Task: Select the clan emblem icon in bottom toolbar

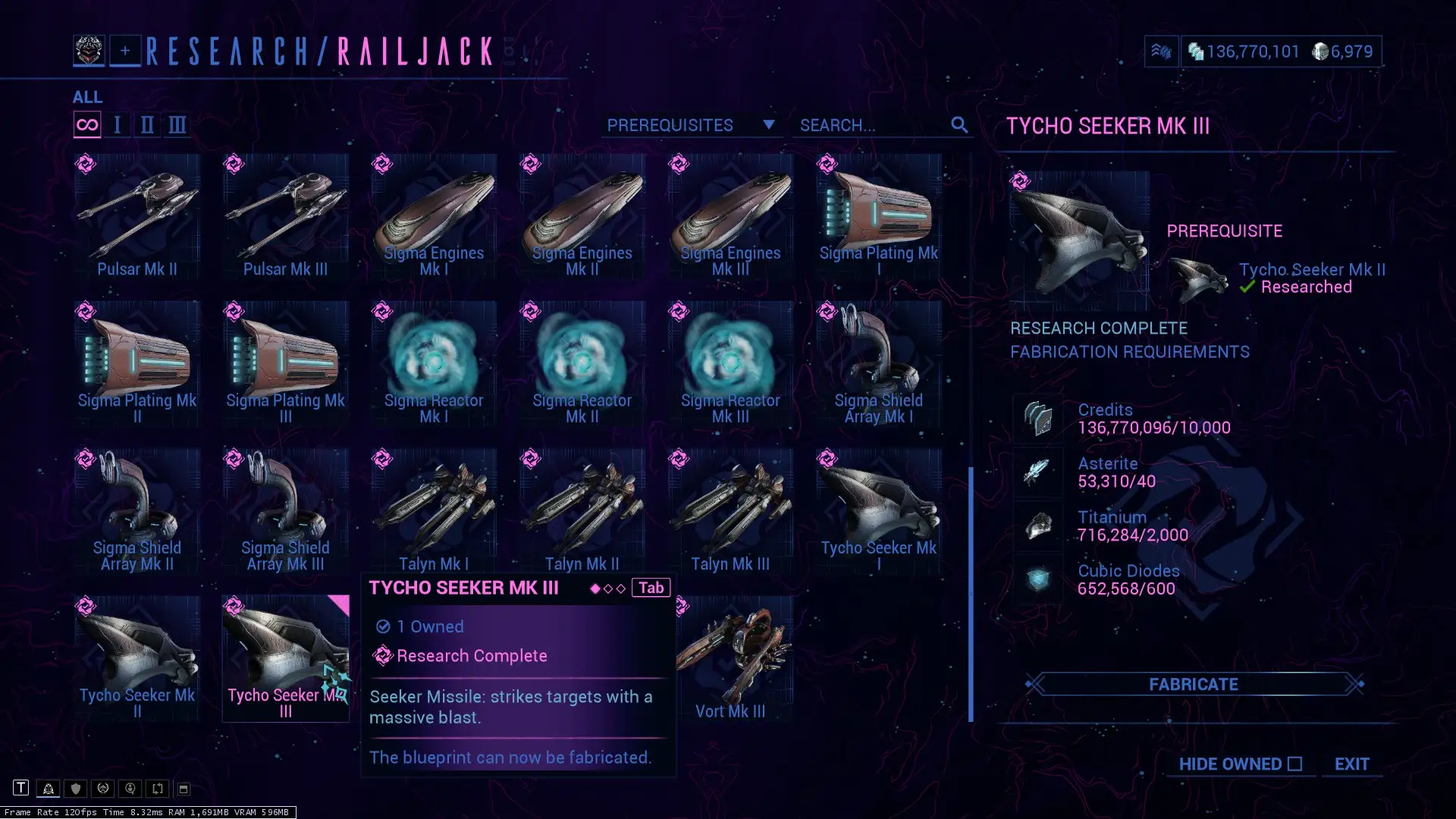Action: [x=49, y=789]
